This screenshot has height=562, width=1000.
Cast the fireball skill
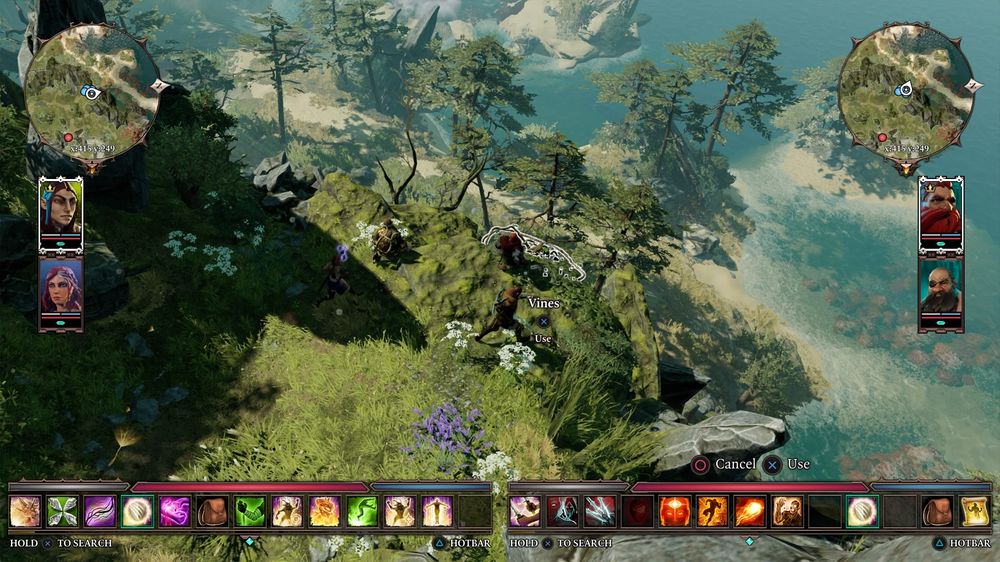pyautogui.click(x=749, y=511)
